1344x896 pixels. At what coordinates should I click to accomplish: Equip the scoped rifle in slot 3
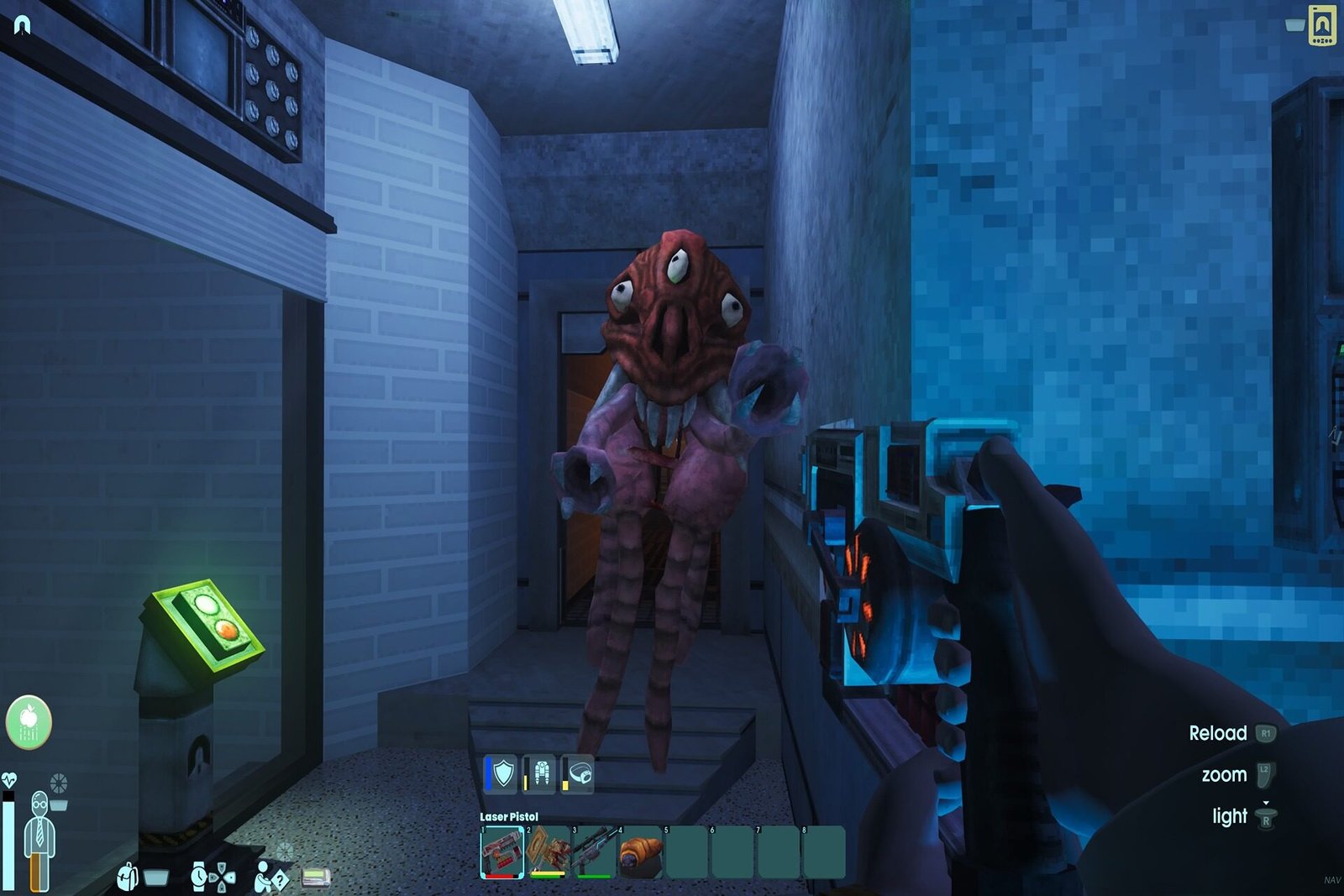point(594,852)
